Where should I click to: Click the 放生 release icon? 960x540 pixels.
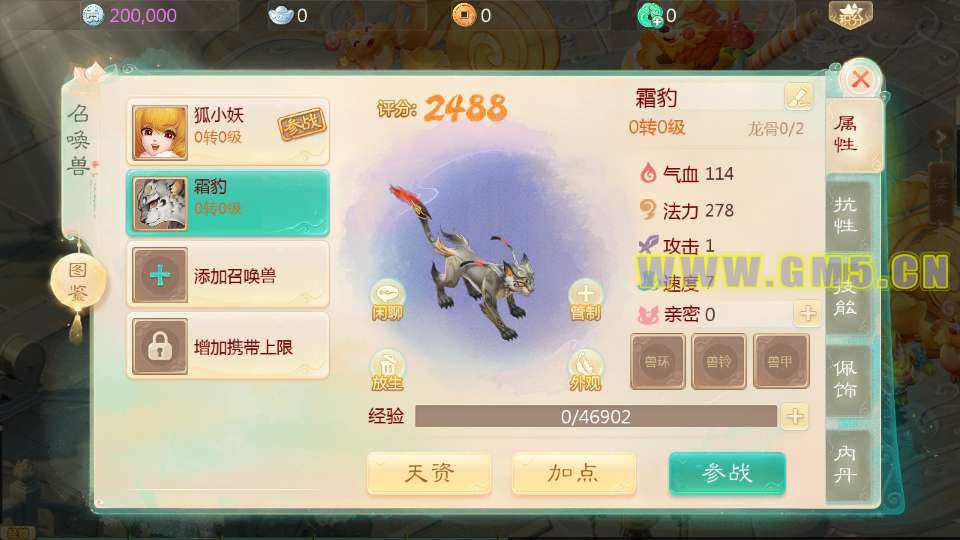(387, 368)
